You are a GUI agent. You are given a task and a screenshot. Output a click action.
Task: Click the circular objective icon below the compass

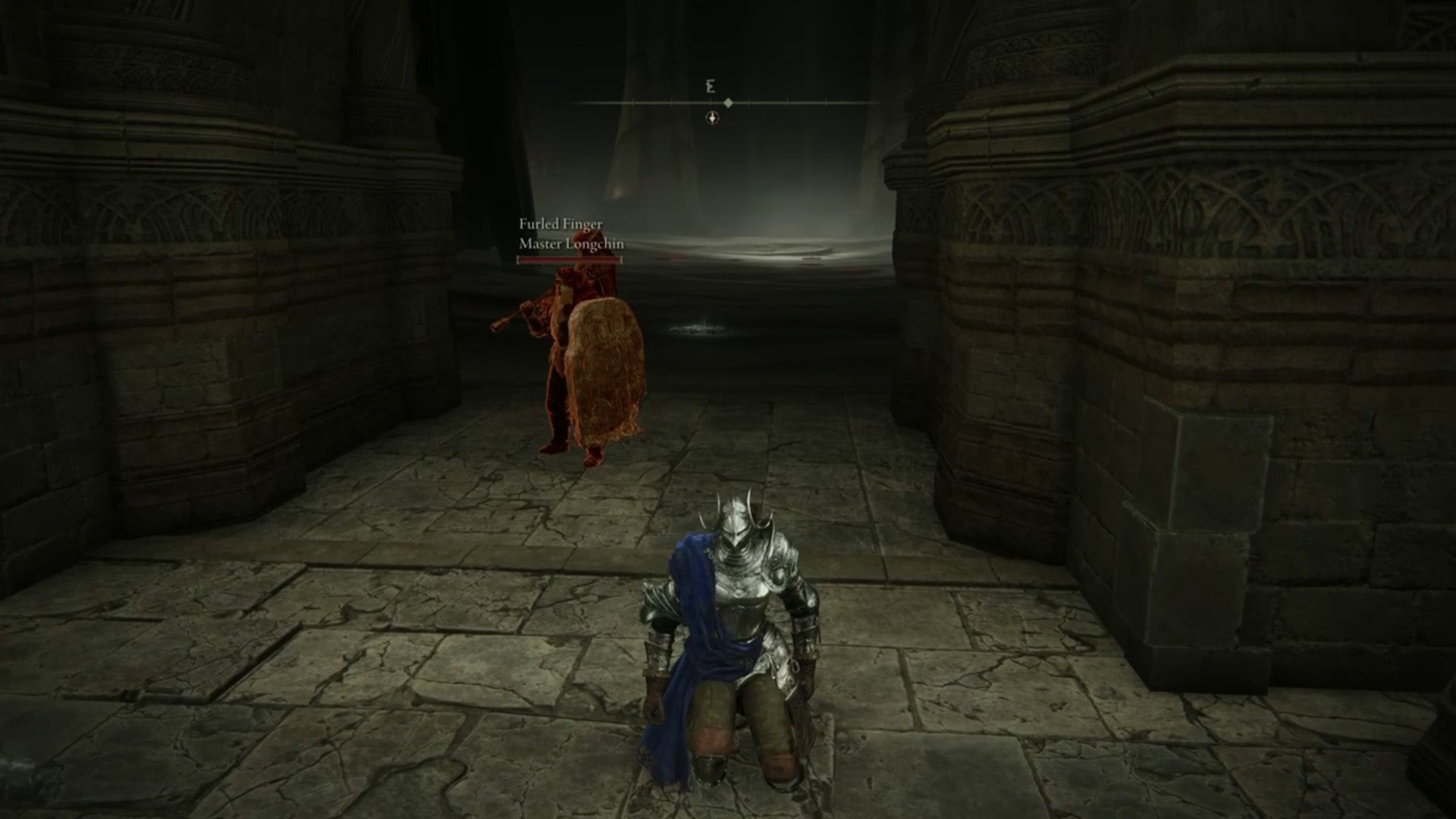pyautogui.click(x=712, y=118)
